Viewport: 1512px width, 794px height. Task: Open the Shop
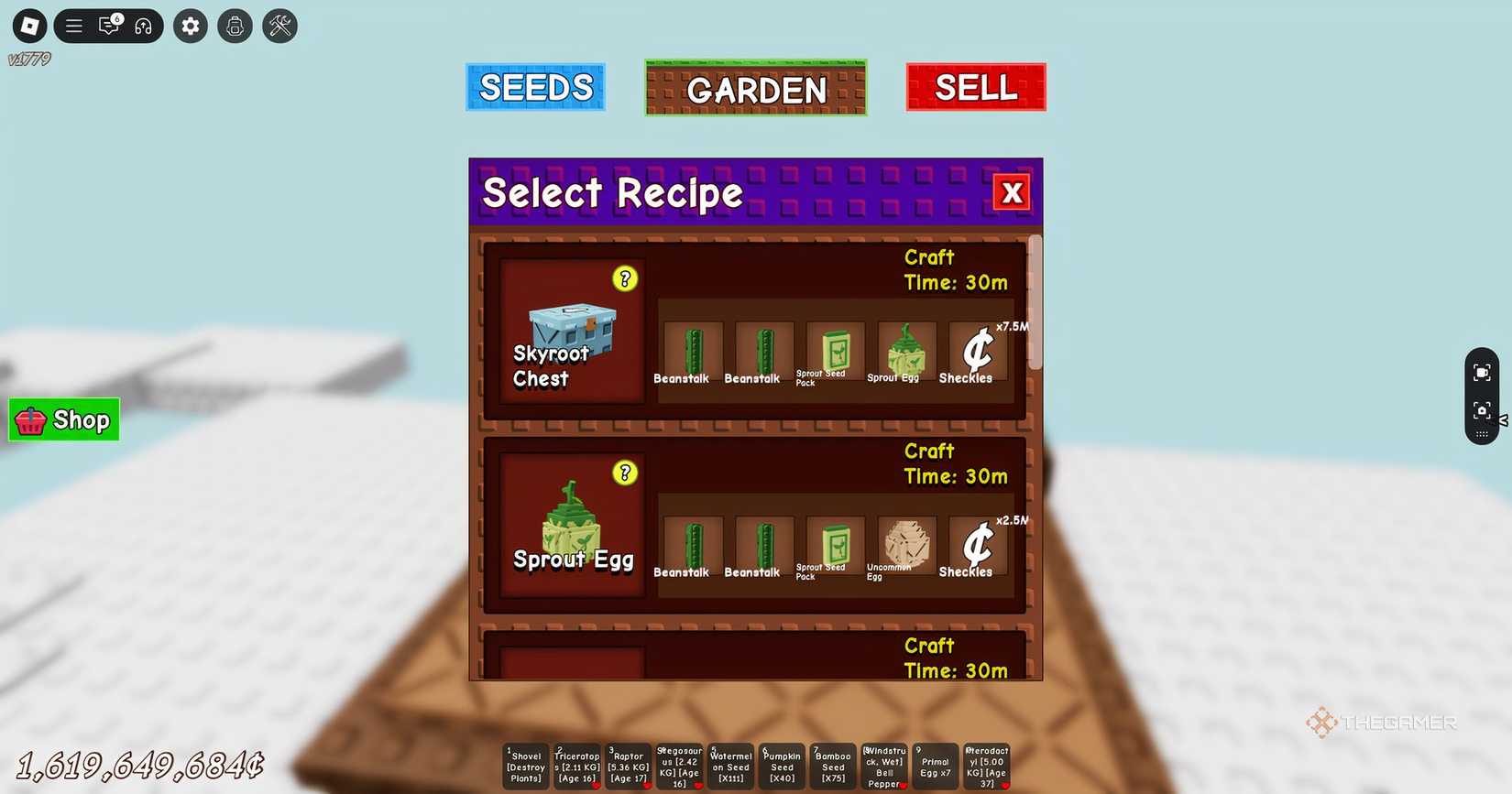(x=63, y=419)
